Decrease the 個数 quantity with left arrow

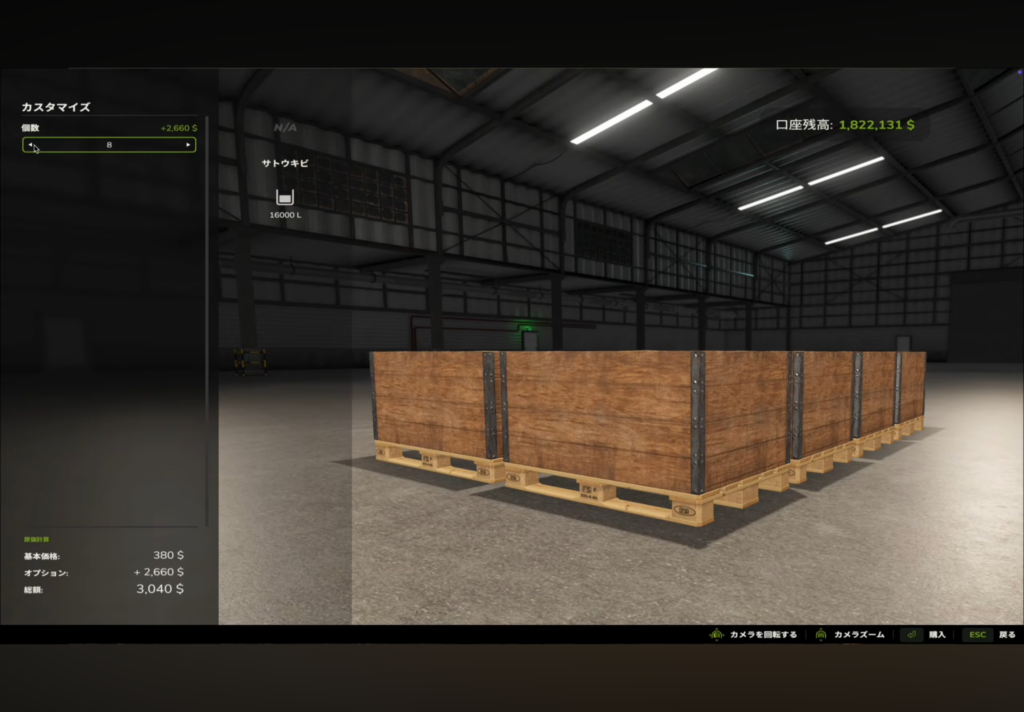(30, 145)
